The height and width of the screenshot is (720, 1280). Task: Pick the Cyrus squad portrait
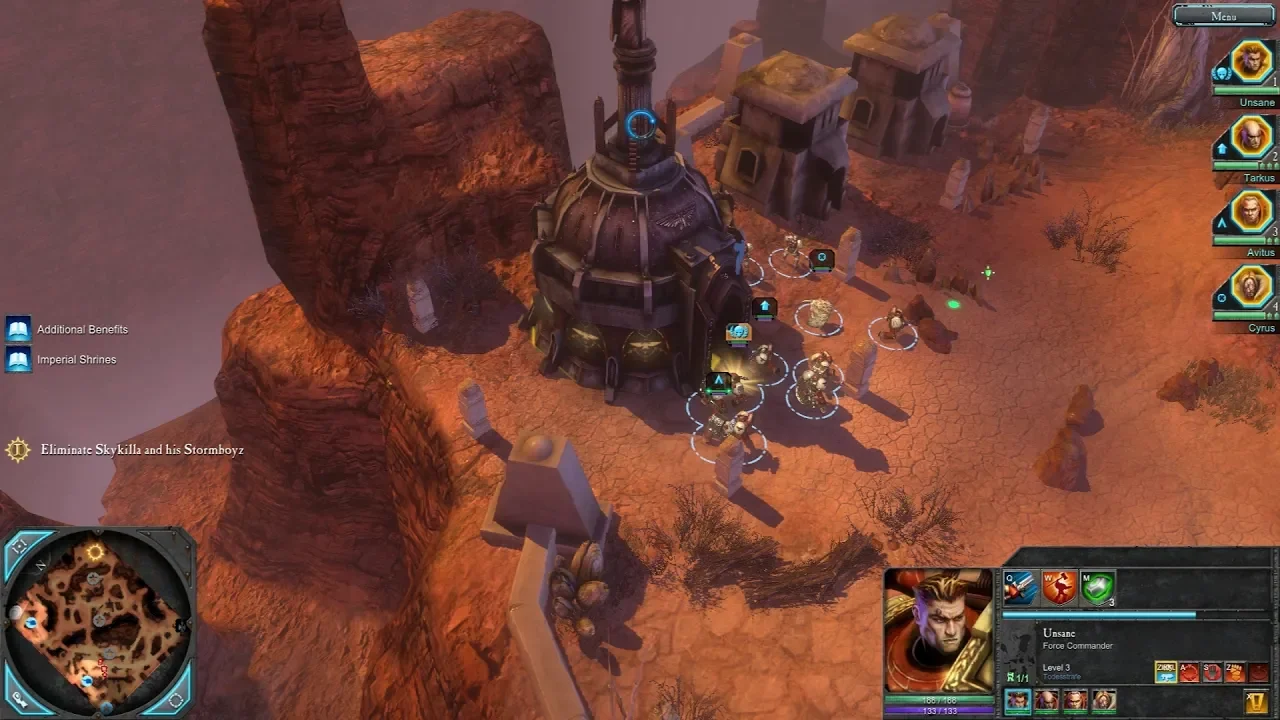1251,288
